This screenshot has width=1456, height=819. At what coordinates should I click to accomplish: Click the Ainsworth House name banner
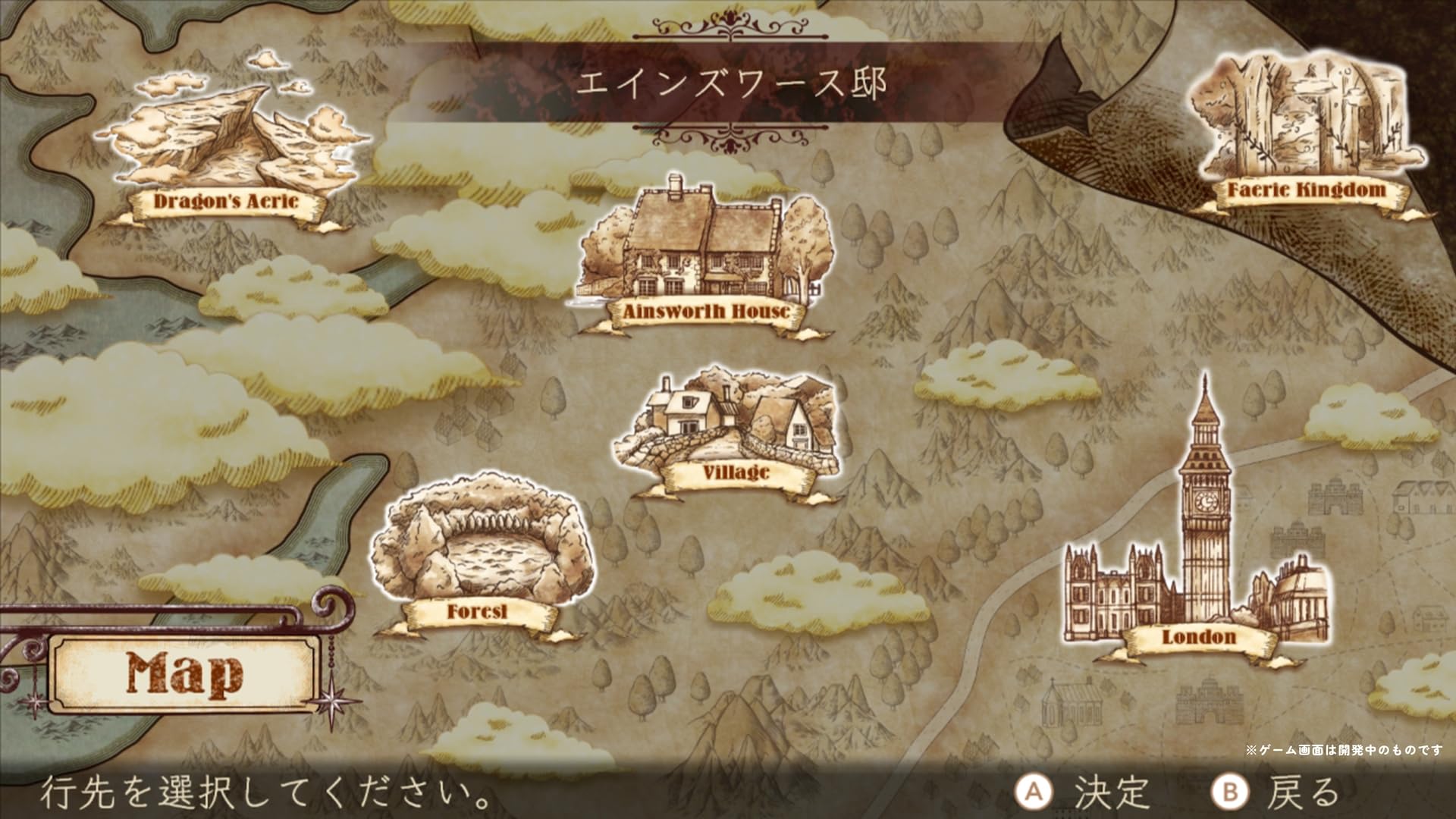705,310
